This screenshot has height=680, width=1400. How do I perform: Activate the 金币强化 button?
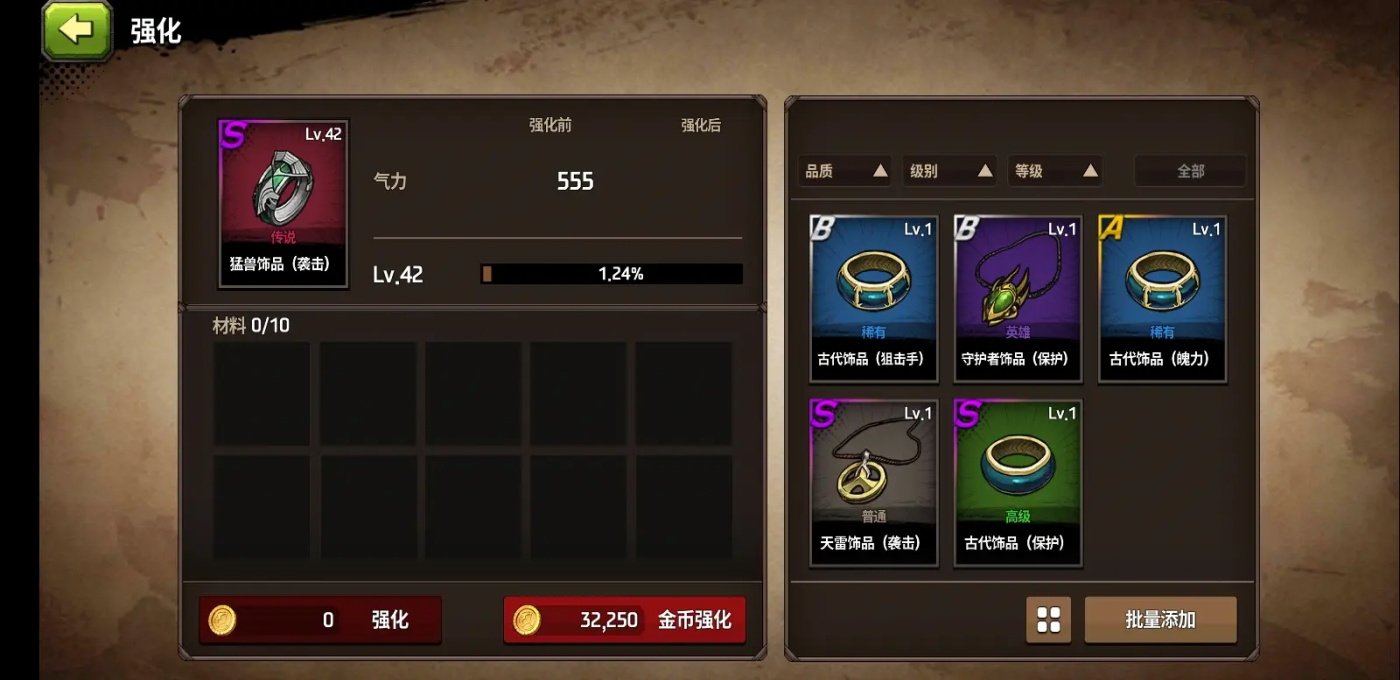tap(625, 620)
